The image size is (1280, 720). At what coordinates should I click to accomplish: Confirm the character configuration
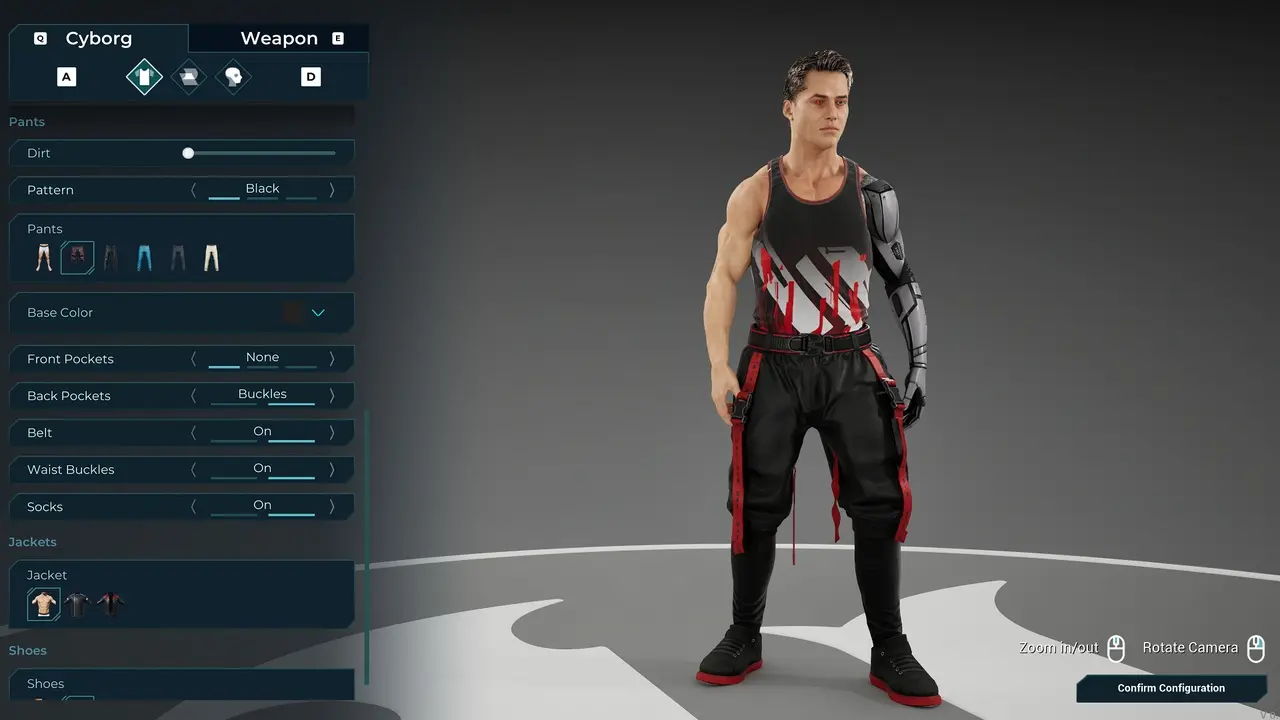(1170, 688)
